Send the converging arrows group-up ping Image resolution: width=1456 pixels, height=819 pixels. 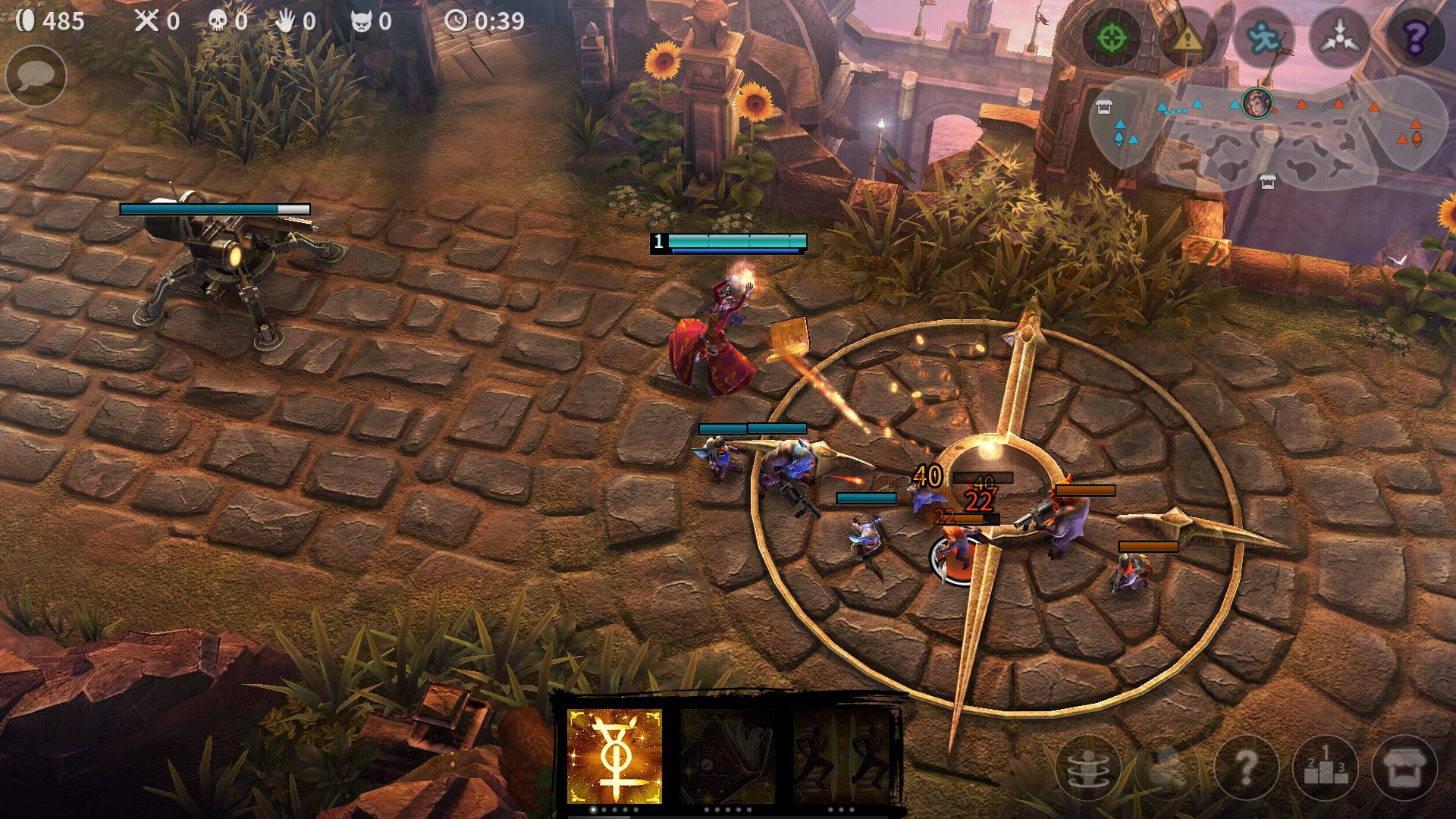click(1339, 36)
